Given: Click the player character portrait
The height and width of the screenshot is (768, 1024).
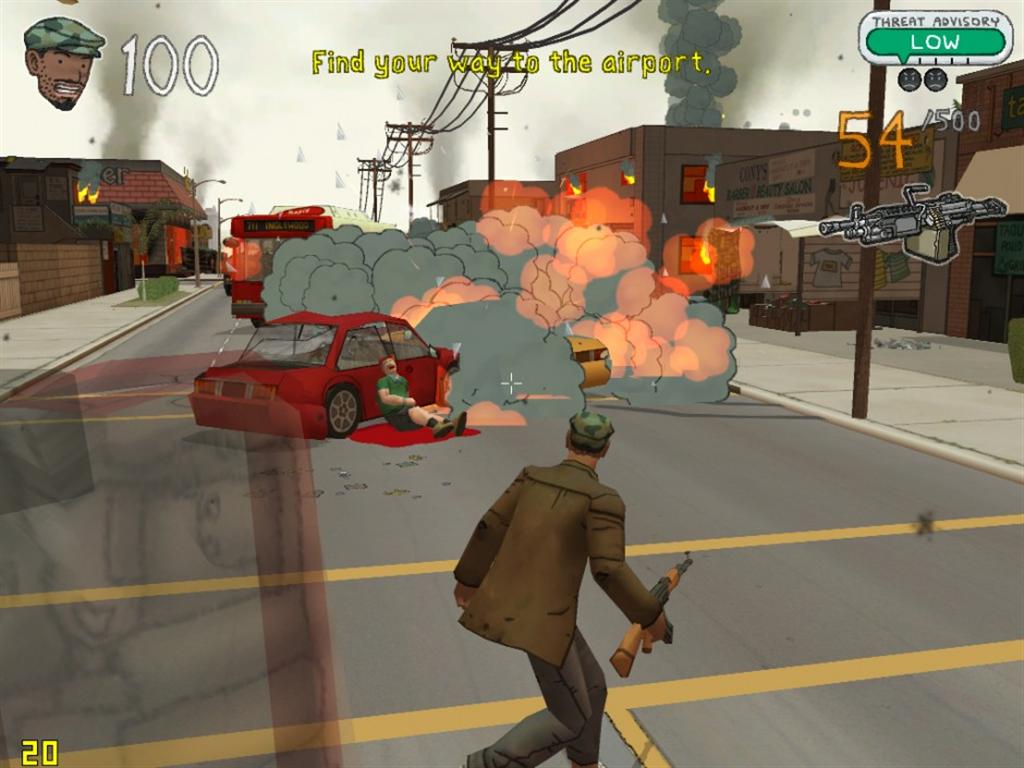Looking at the screenshot, I should tap(63, 62).
